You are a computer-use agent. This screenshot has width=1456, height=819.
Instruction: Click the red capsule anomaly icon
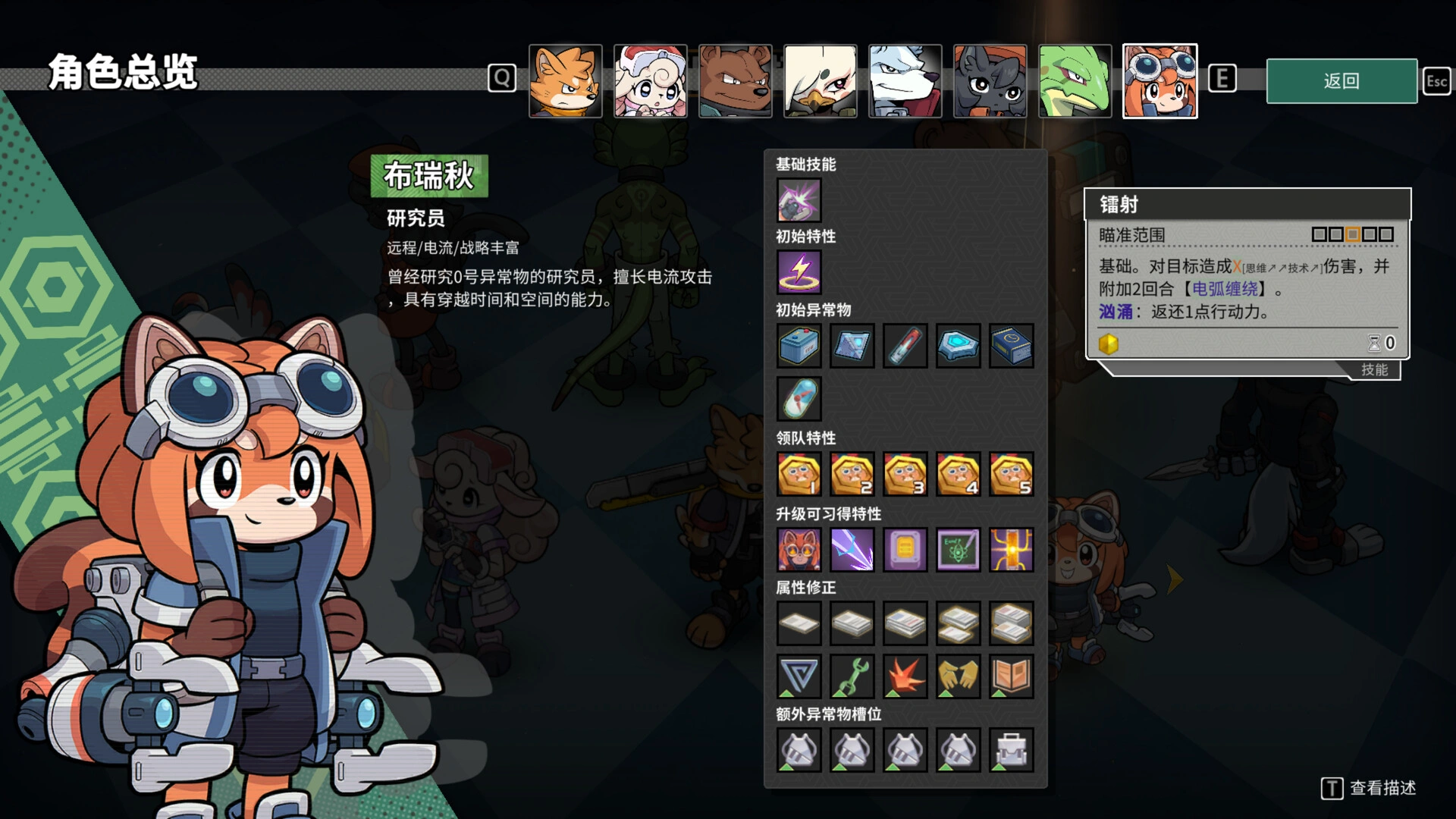pos(905,346)
